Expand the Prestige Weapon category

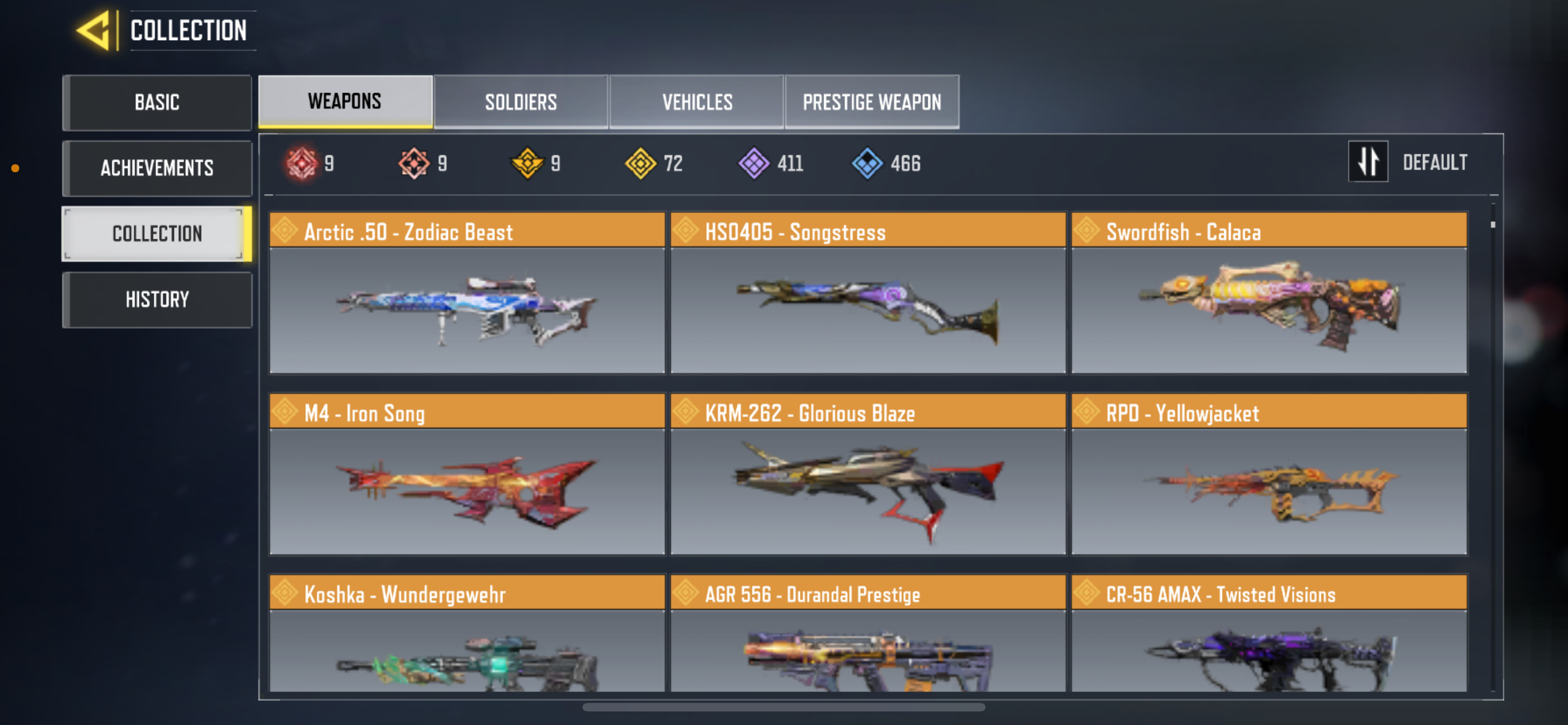(871, 102)
